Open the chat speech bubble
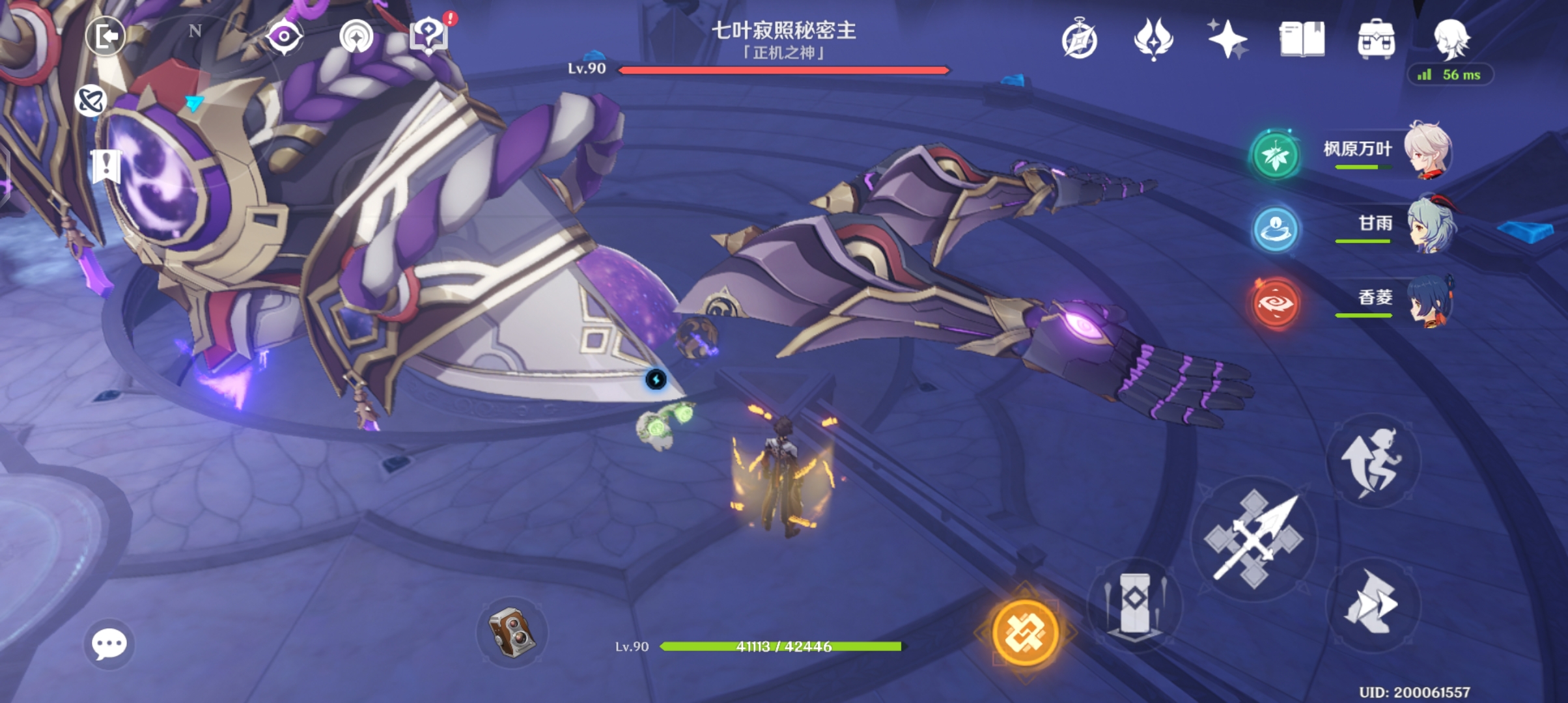Viewport: 1568px width, 703px height. click(x=109, y=644)
